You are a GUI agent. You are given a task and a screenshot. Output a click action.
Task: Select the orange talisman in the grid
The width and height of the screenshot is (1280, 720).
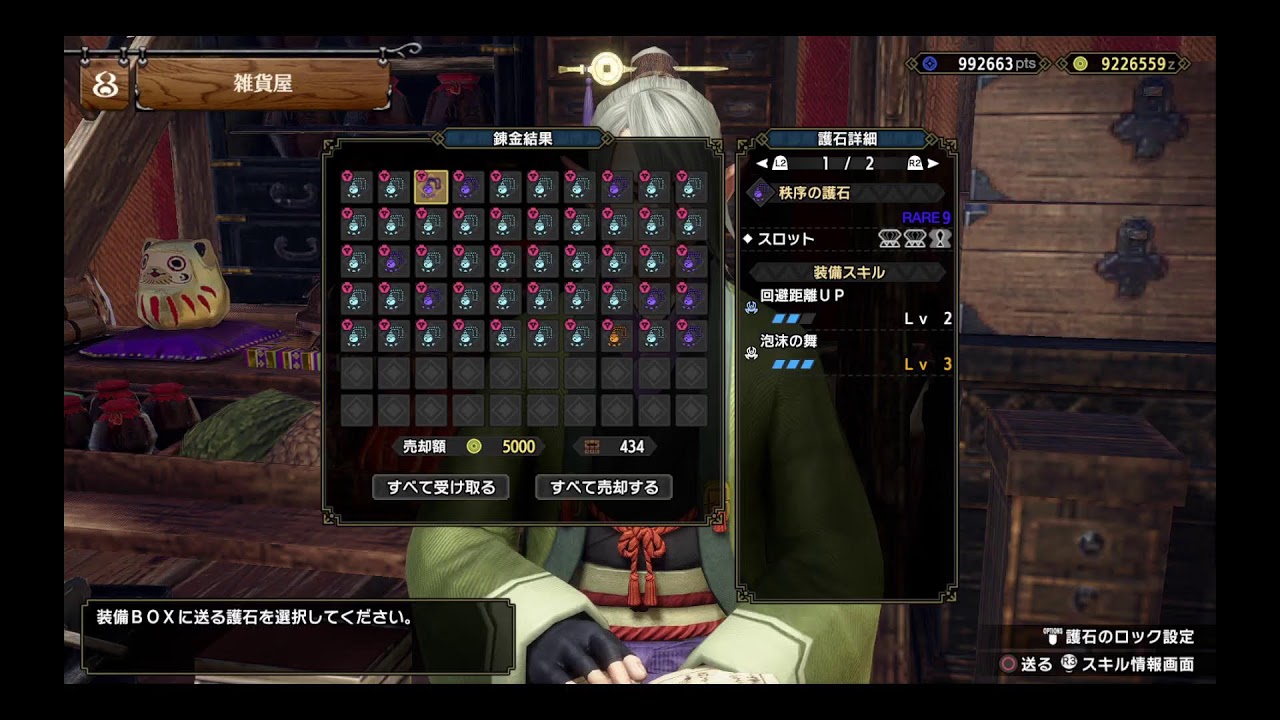tap(616, 336)
